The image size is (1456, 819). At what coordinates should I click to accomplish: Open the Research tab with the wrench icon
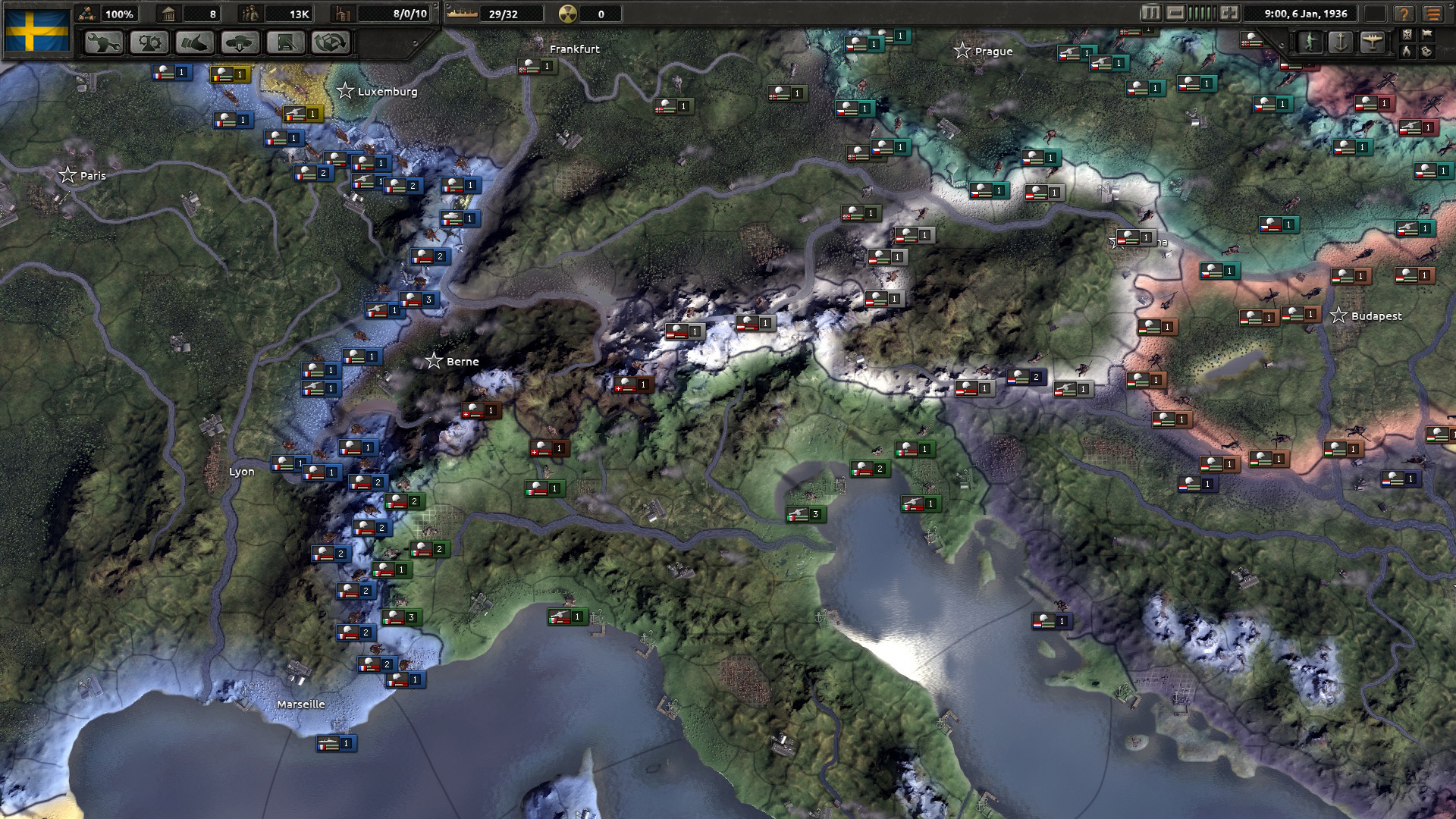pos(104,42)
